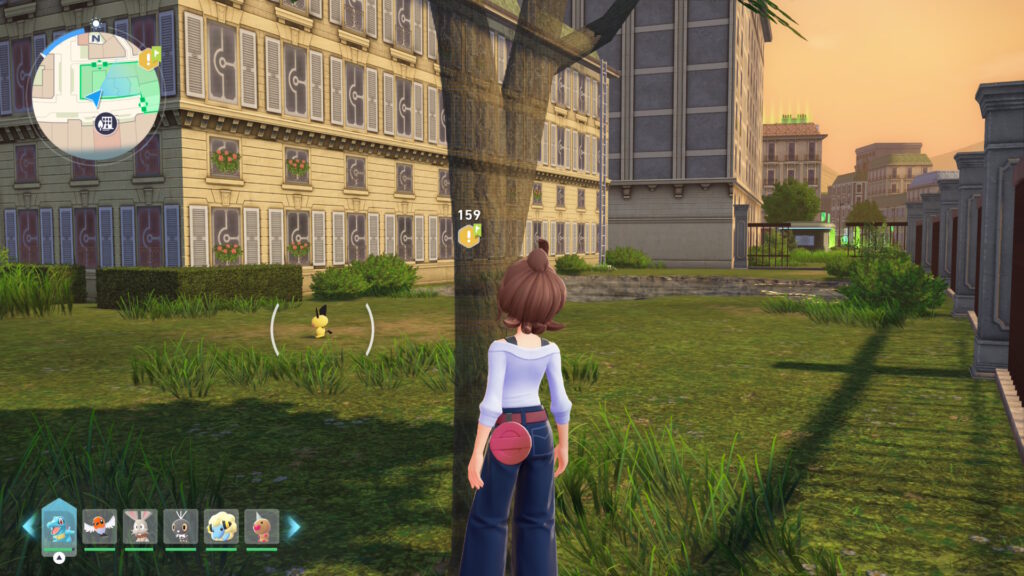Select the Mareep party slot
Image resolution: width=1024 pixels, height=576 pixels.
pos(221,526)
